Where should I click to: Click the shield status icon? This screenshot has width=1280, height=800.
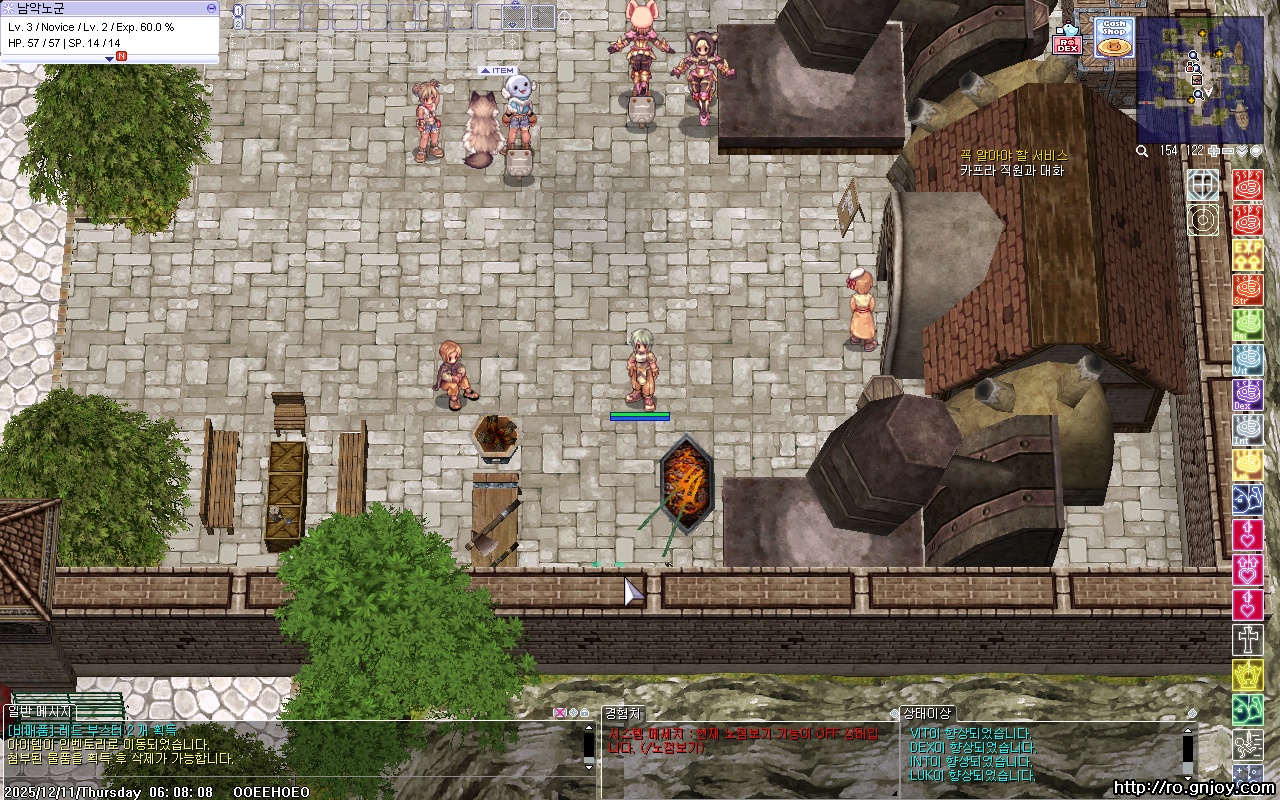1203,184
